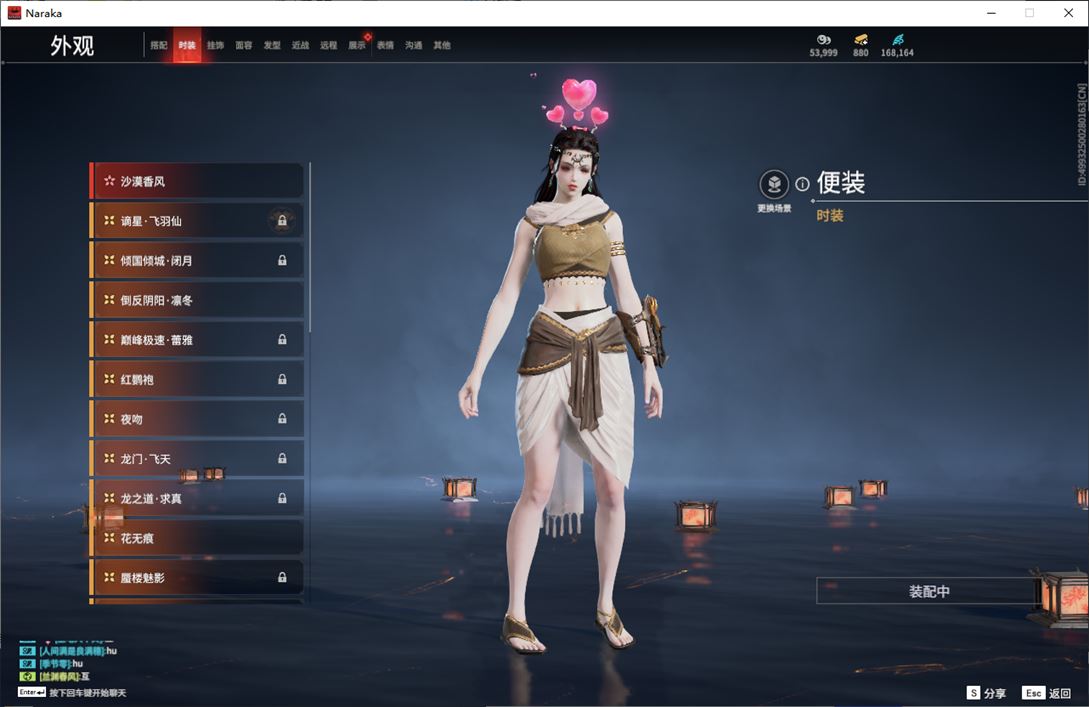Select the 红鹏袍 outfit
Screen dimensions: 1089x707
[x=197, y=380]
